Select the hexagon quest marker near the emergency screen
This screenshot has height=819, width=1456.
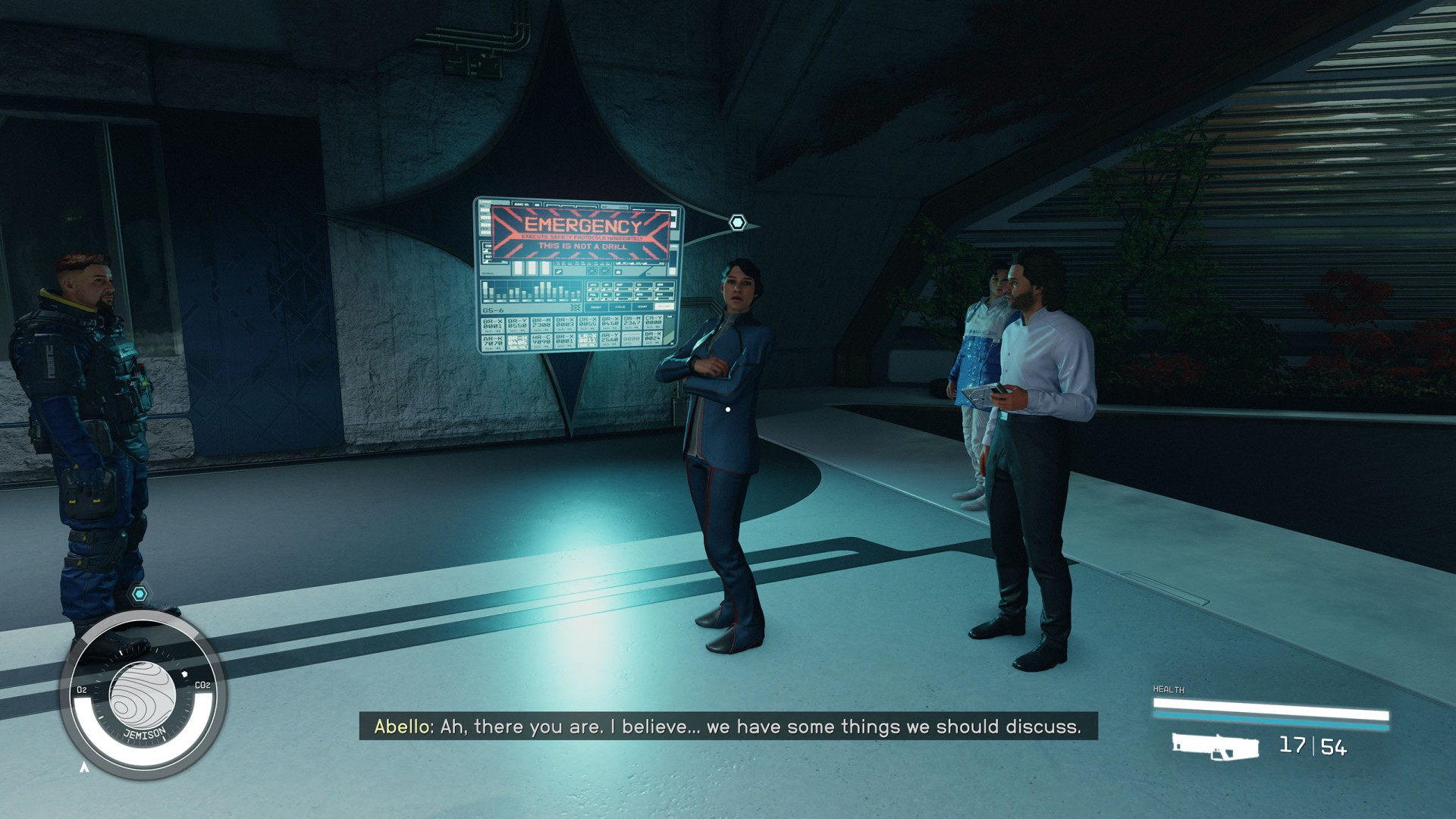pos(737,222)
